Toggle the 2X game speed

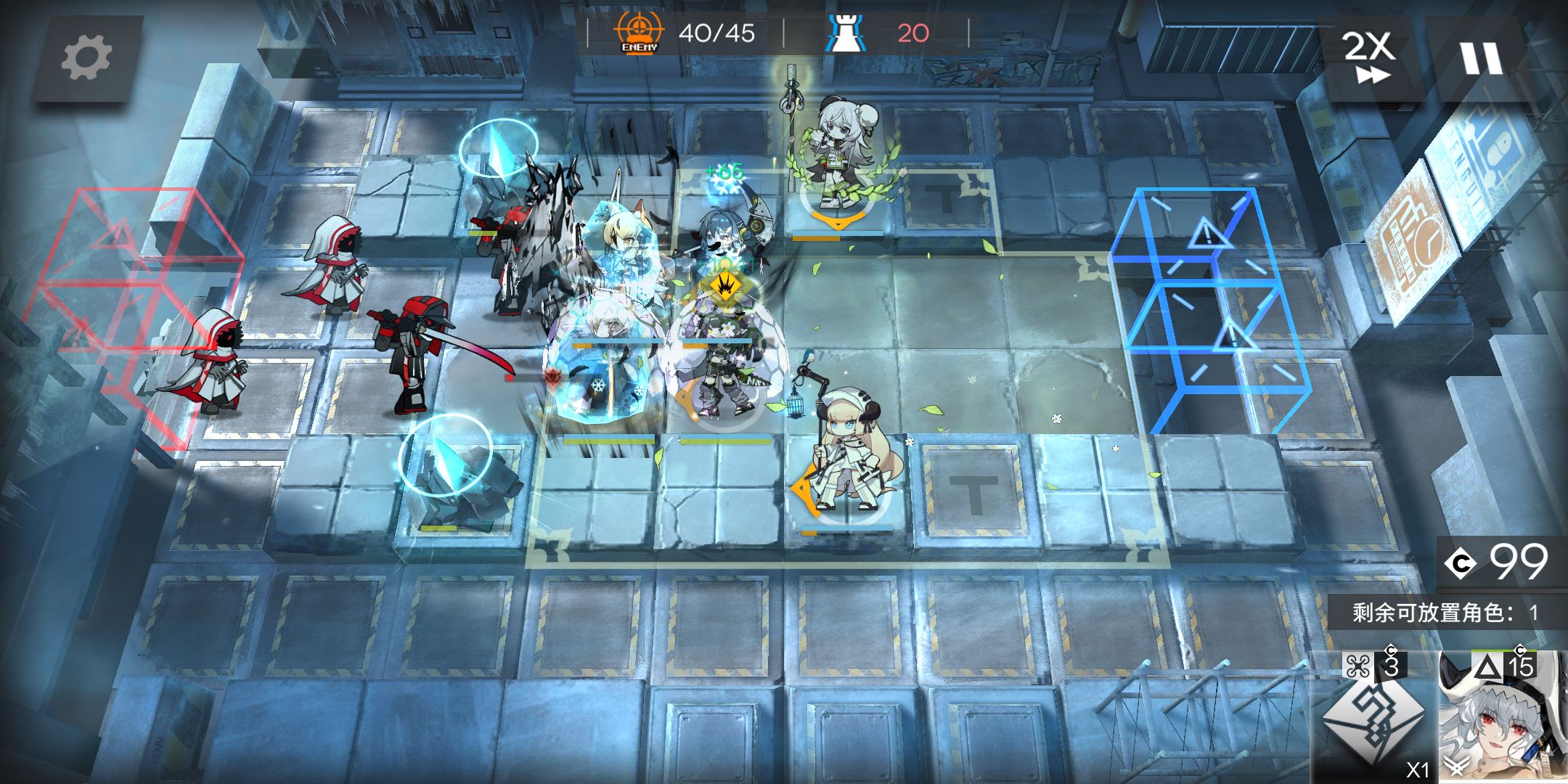click(1368, 57)
